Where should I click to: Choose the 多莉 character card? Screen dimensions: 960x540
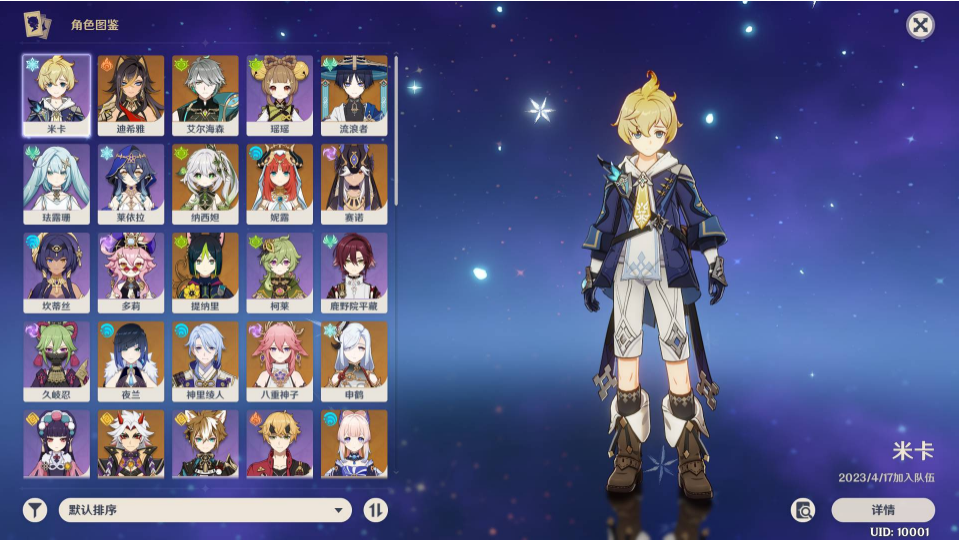131,273
